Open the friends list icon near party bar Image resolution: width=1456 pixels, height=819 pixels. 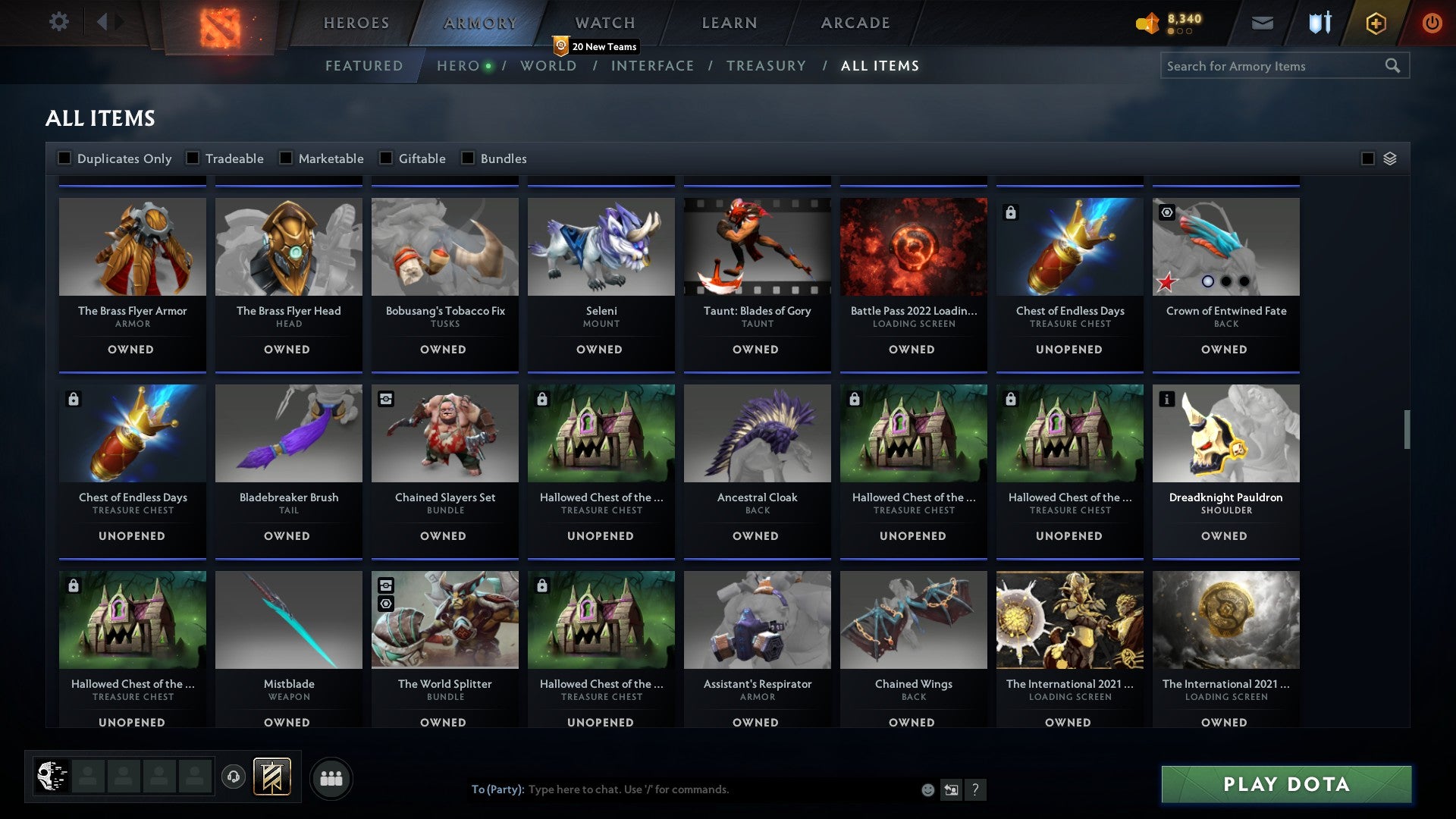pyautogui.click(x=331, y=777)
